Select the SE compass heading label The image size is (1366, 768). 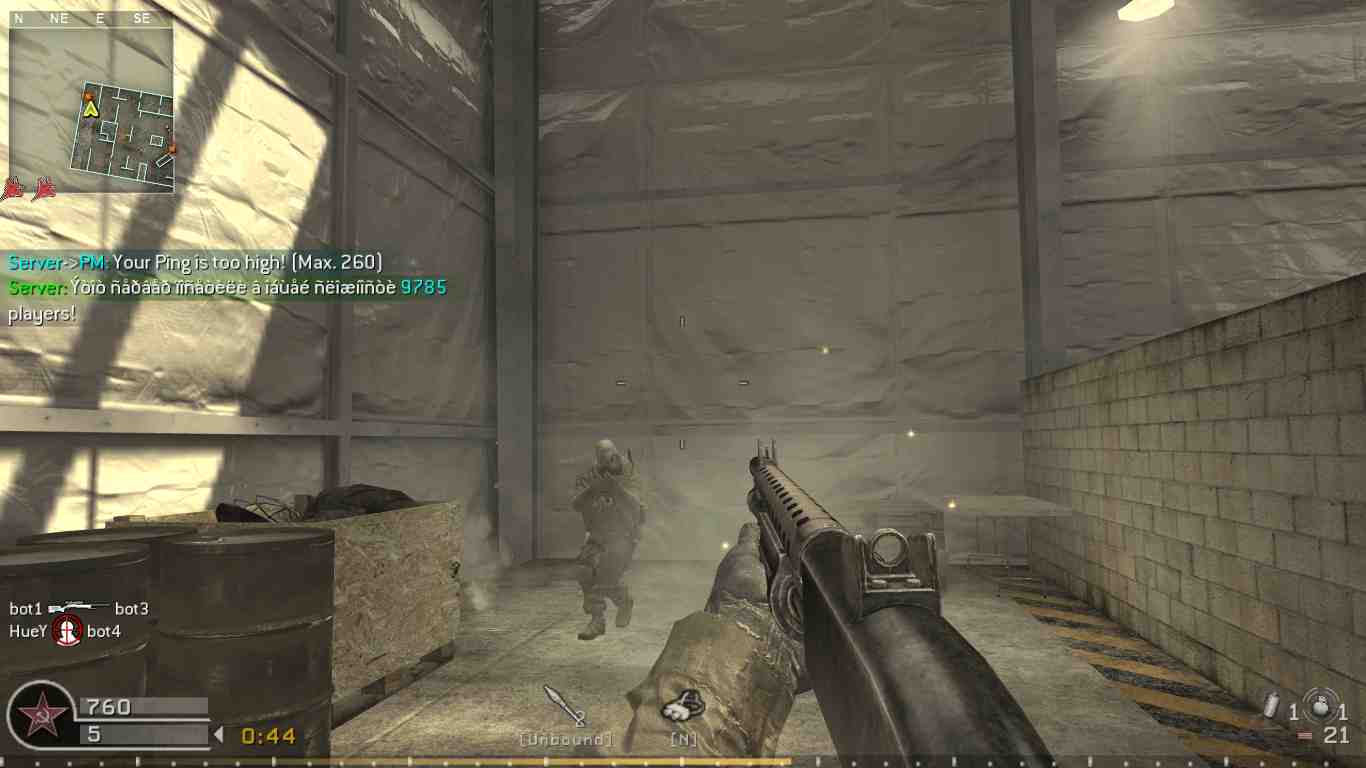click(141, 17)
